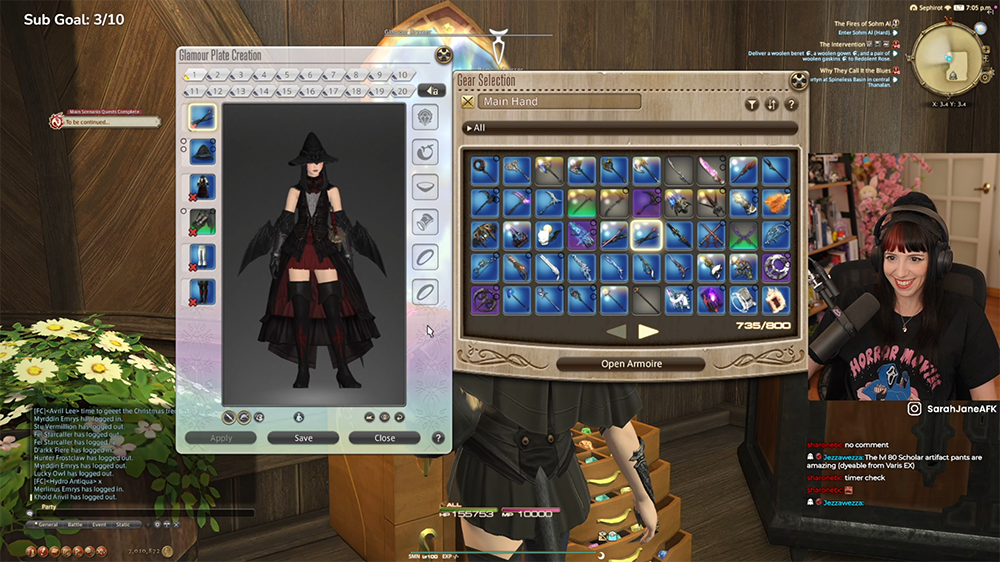Close the Gear Selection window
Image resolution: width=1000 pixels, height=562 pixels.
(799, 81)
